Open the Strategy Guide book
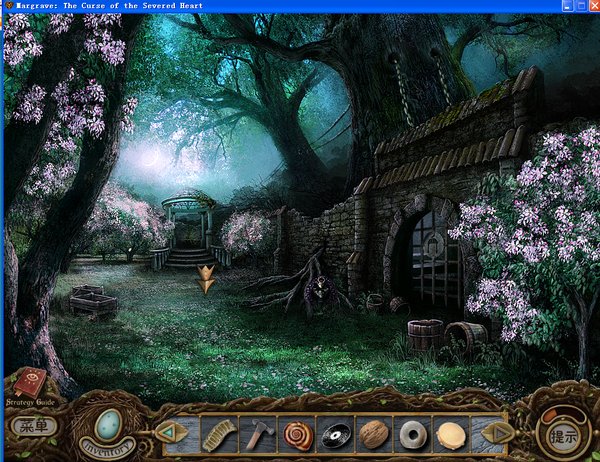Image resolution: width=600 pixels, height=462 pixels. pos(28,385)
